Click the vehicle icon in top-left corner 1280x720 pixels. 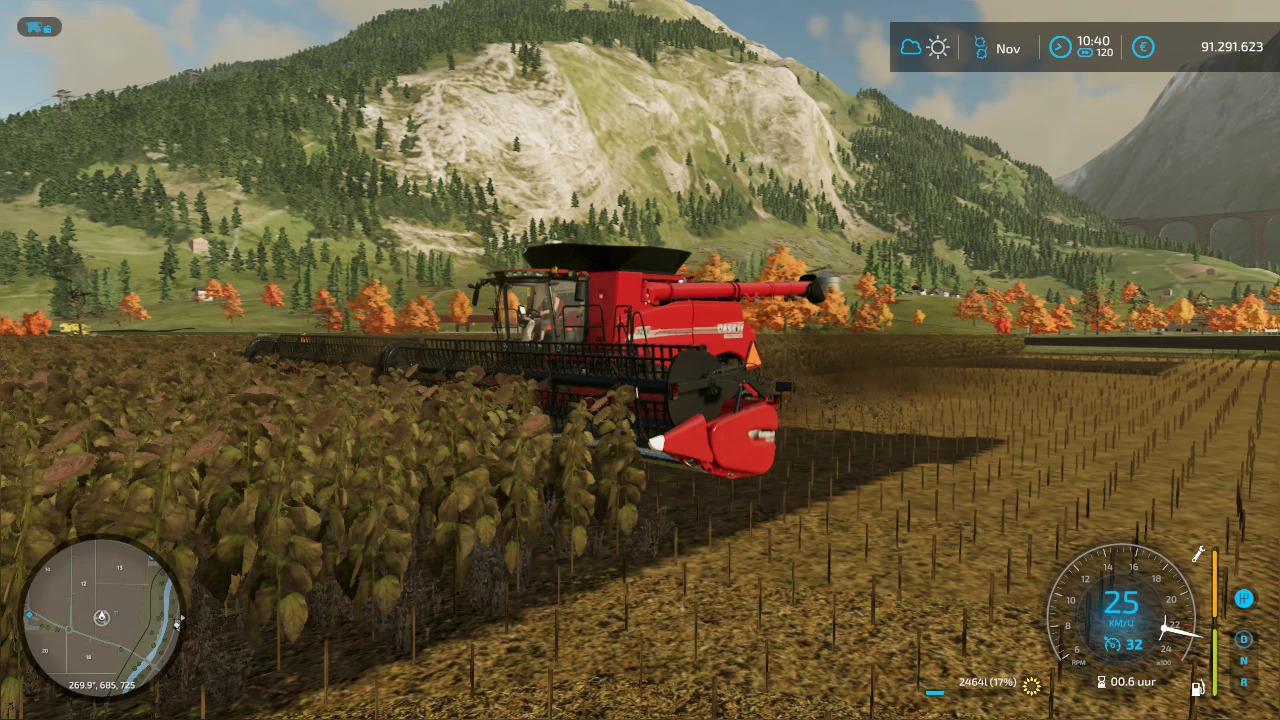pos(39,27)
